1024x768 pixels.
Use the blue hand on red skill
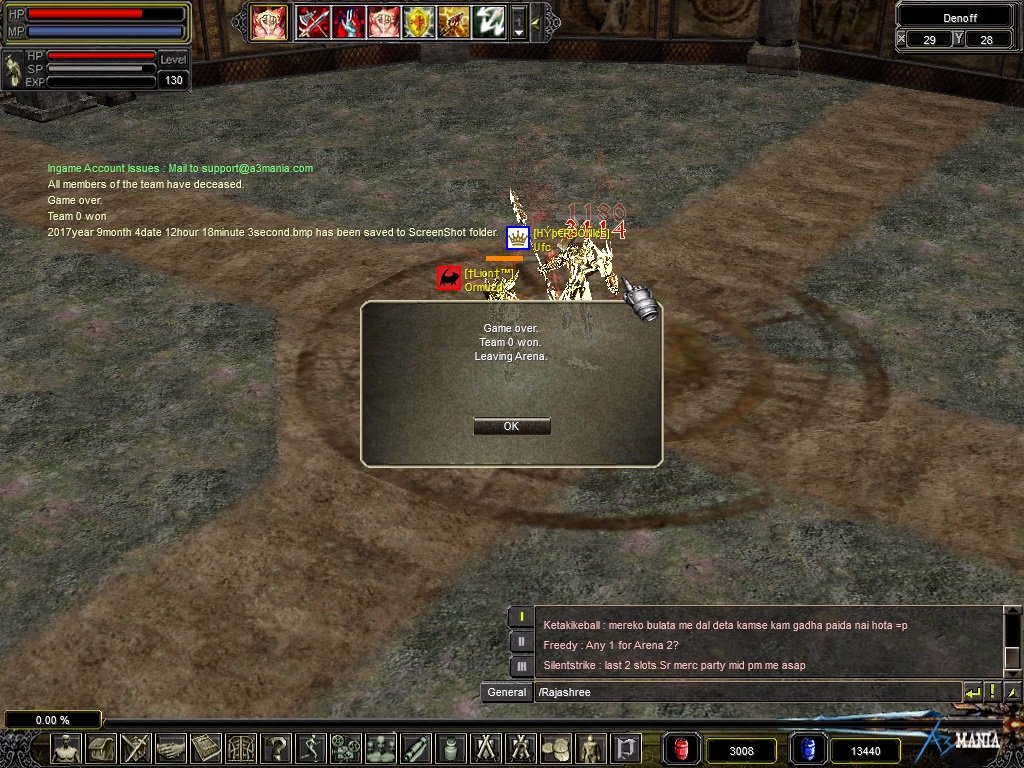[x=348, y=21]
